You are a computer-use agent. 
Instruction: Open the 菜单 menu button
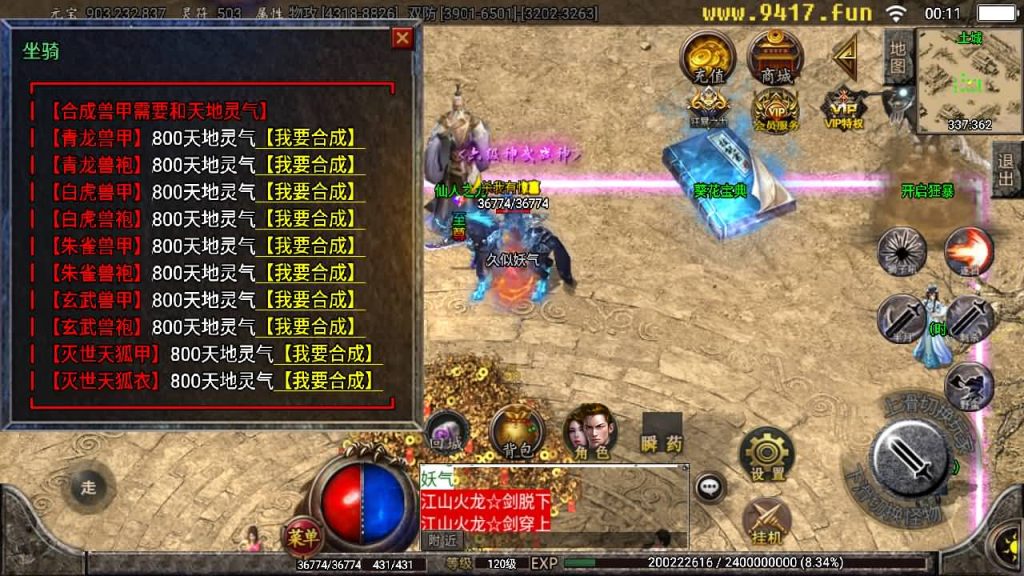(301, 535)
